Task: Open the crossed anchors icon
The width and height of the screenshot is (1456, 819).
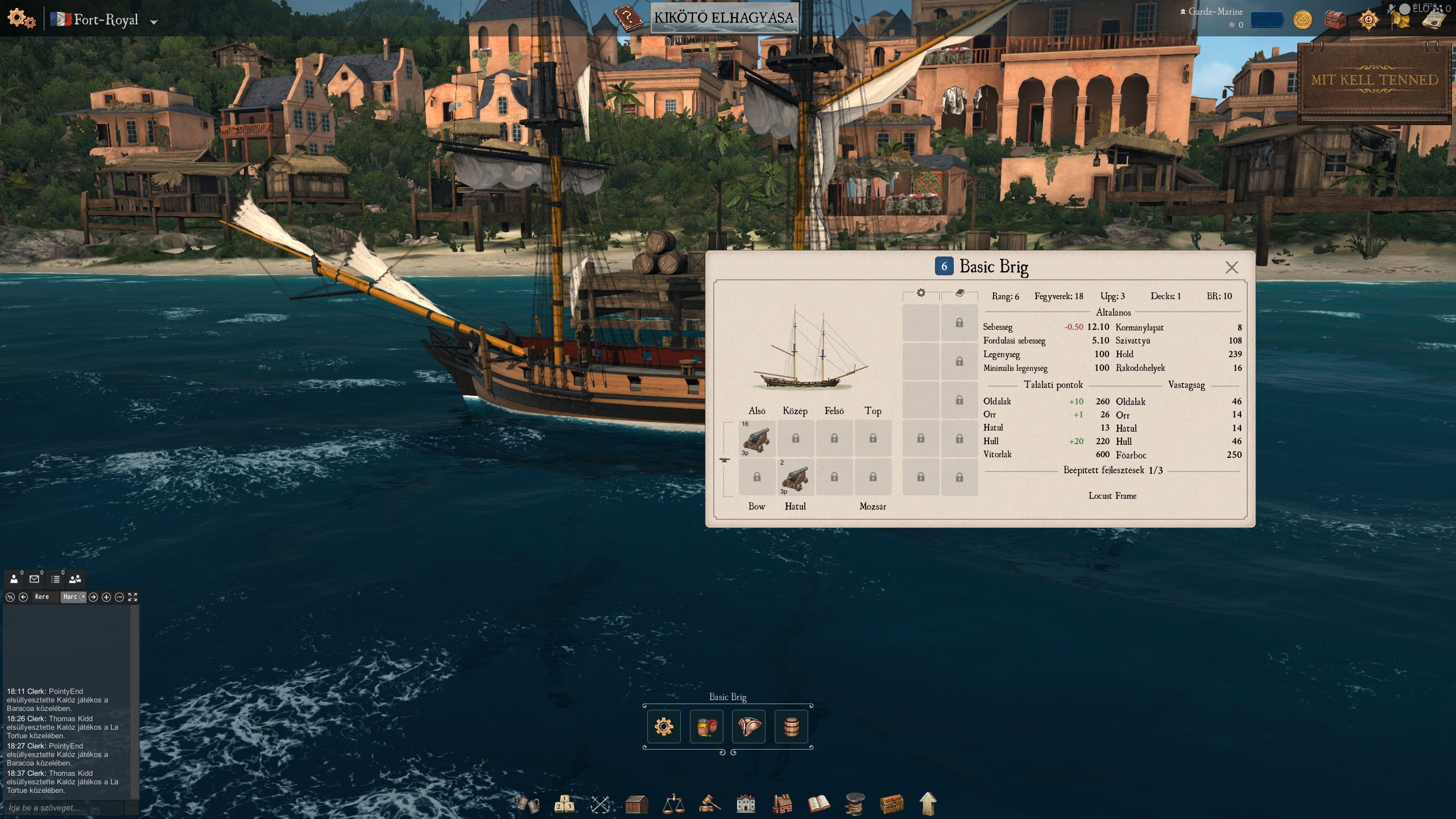Action: 600,804
